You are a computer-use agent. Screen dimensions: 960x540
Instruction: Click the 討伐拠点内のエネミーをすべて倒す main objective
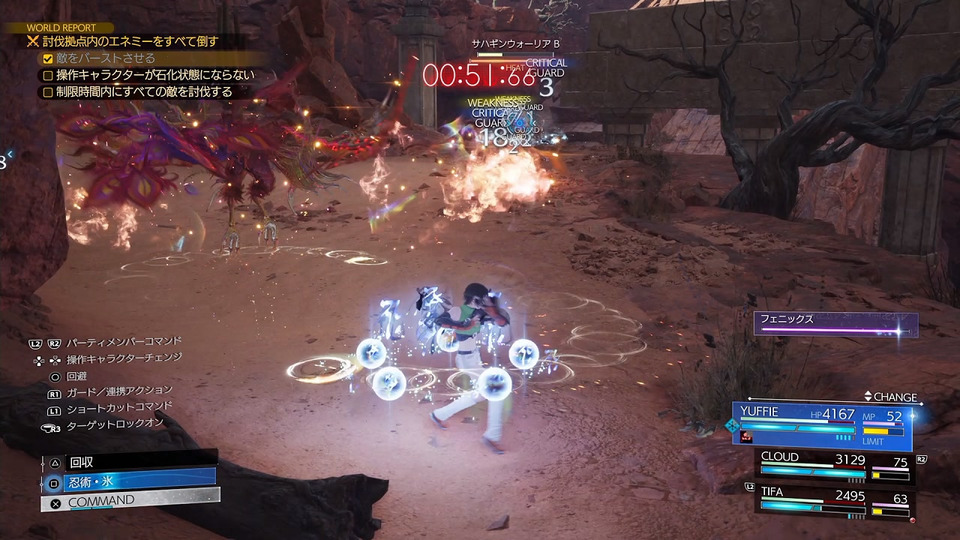(x=130, y=42)
